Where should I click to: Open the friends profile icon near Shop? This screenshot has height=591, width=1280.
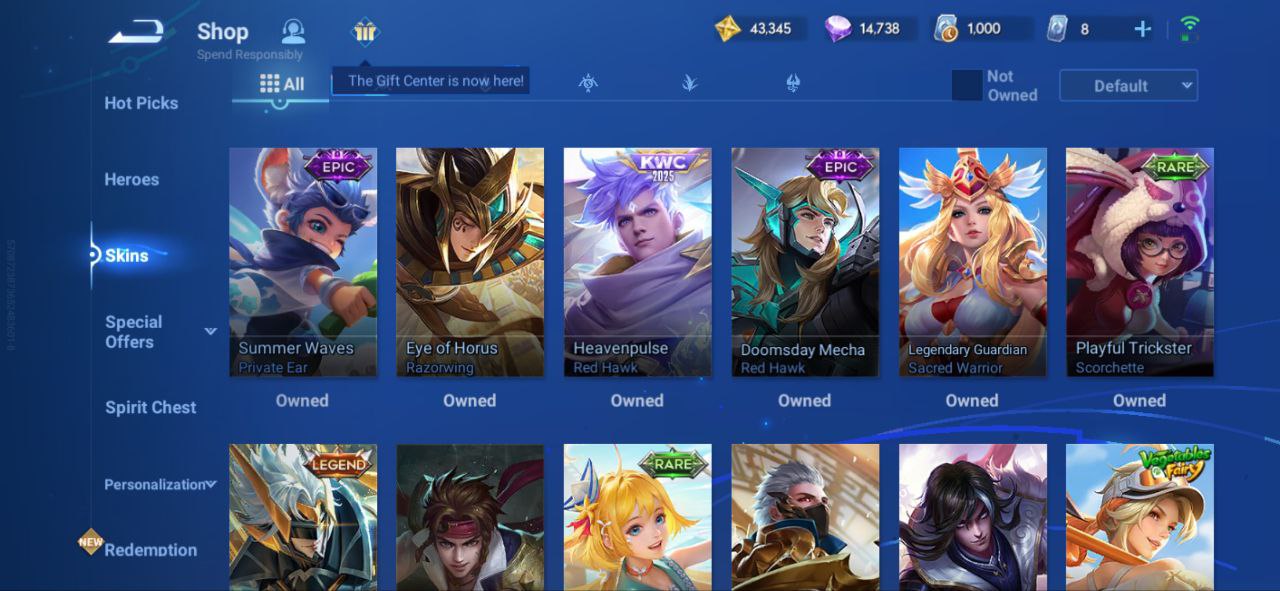[x=293, y=31]
